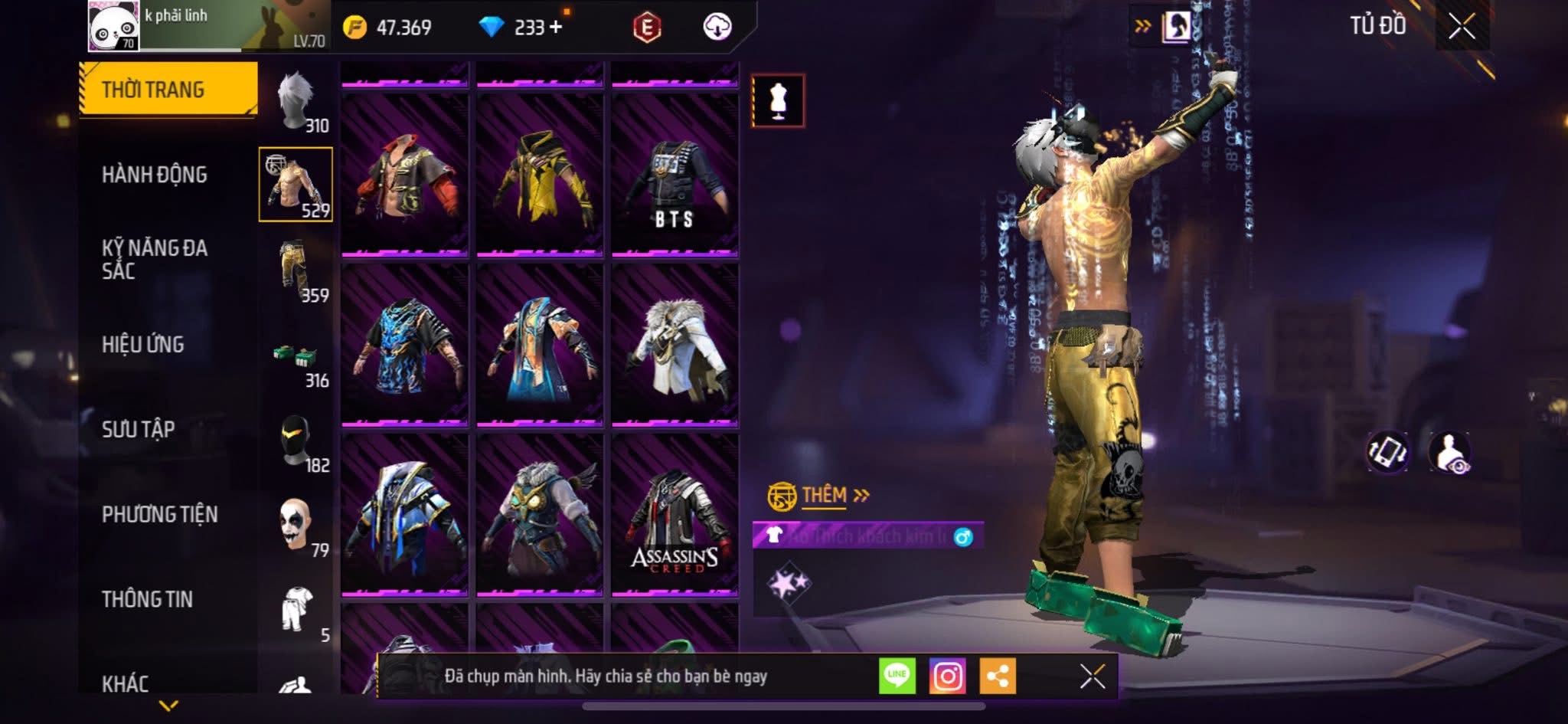This screenshot has height=724, width=1568.
Task: Select the Hiệu Ứng tab
Action: [x=143, y=345]
